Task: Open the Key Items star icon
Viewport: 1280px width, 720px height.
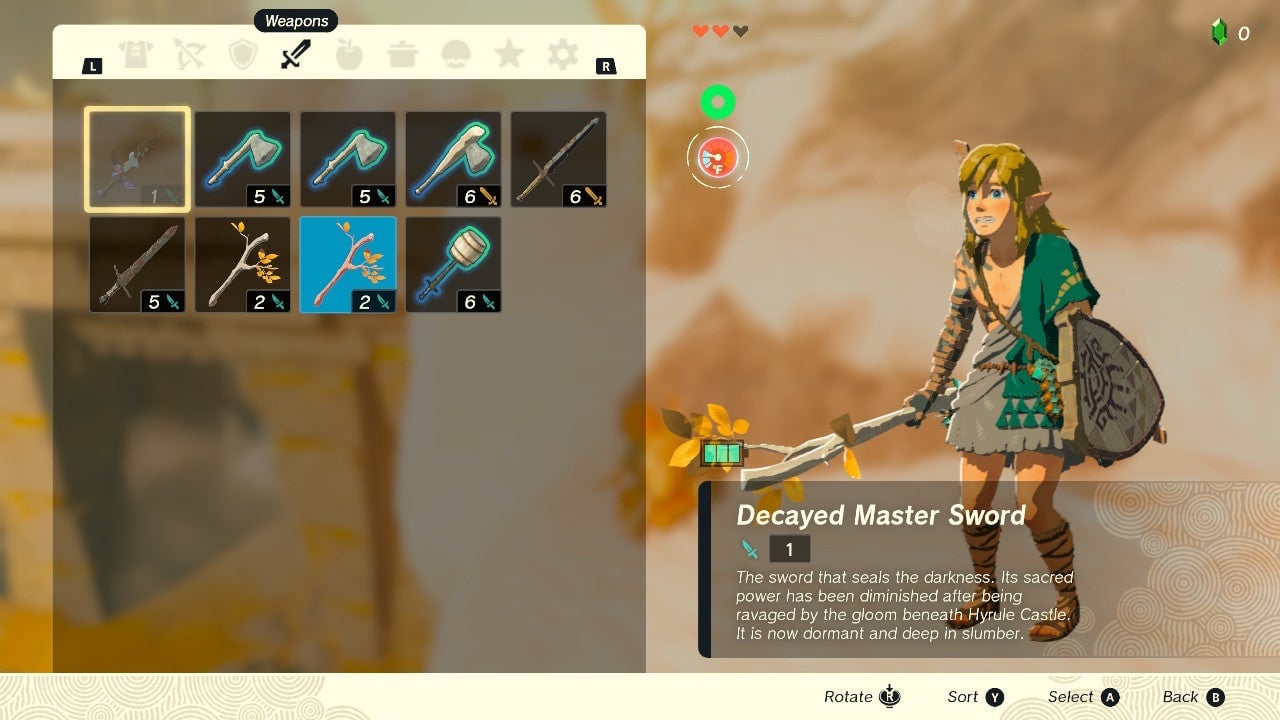Action: tap(508, 55)
